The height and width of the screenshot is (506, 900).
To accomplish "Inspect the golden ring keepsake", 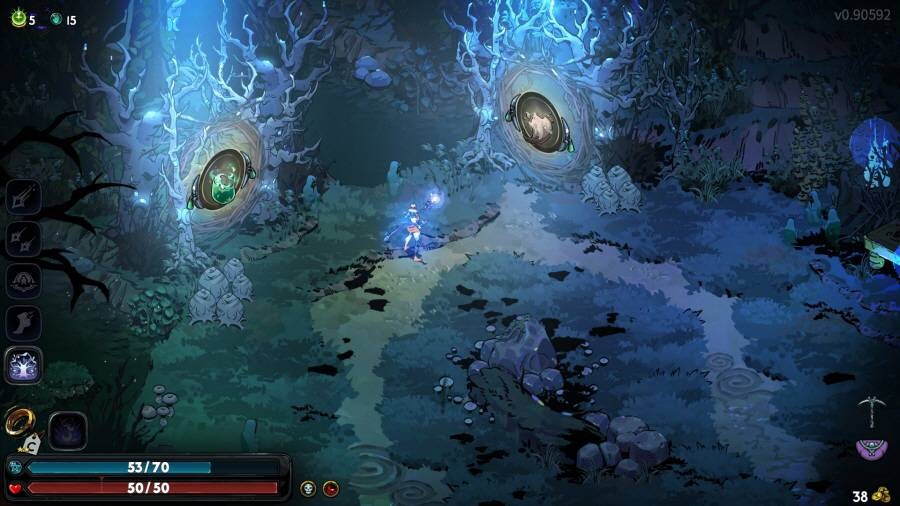I will (19, 421).
